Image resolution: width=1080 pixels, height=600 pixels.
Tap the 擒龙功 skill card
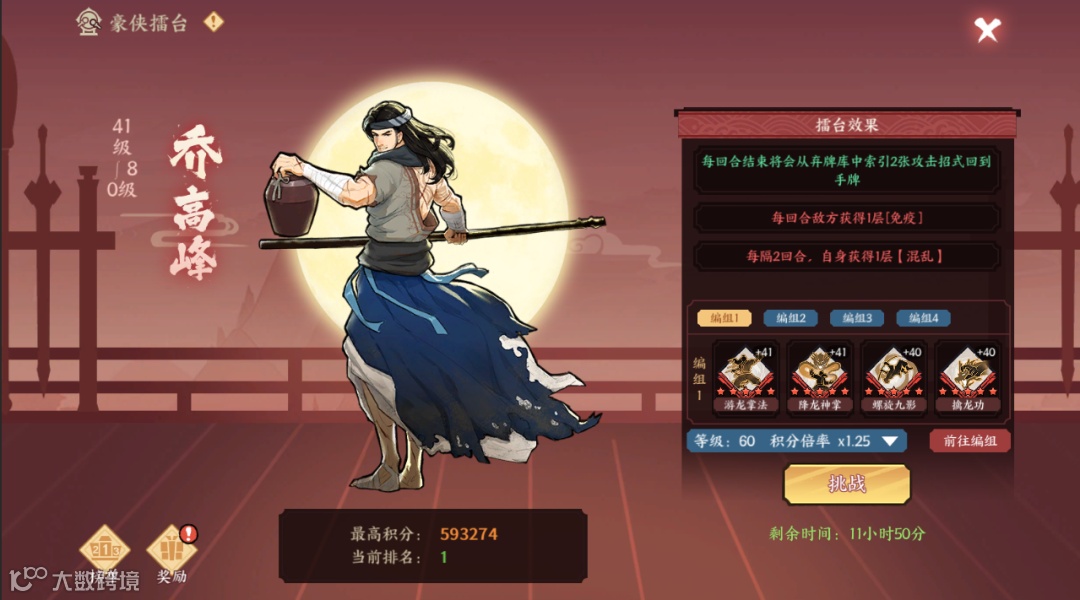pos(967,376)
